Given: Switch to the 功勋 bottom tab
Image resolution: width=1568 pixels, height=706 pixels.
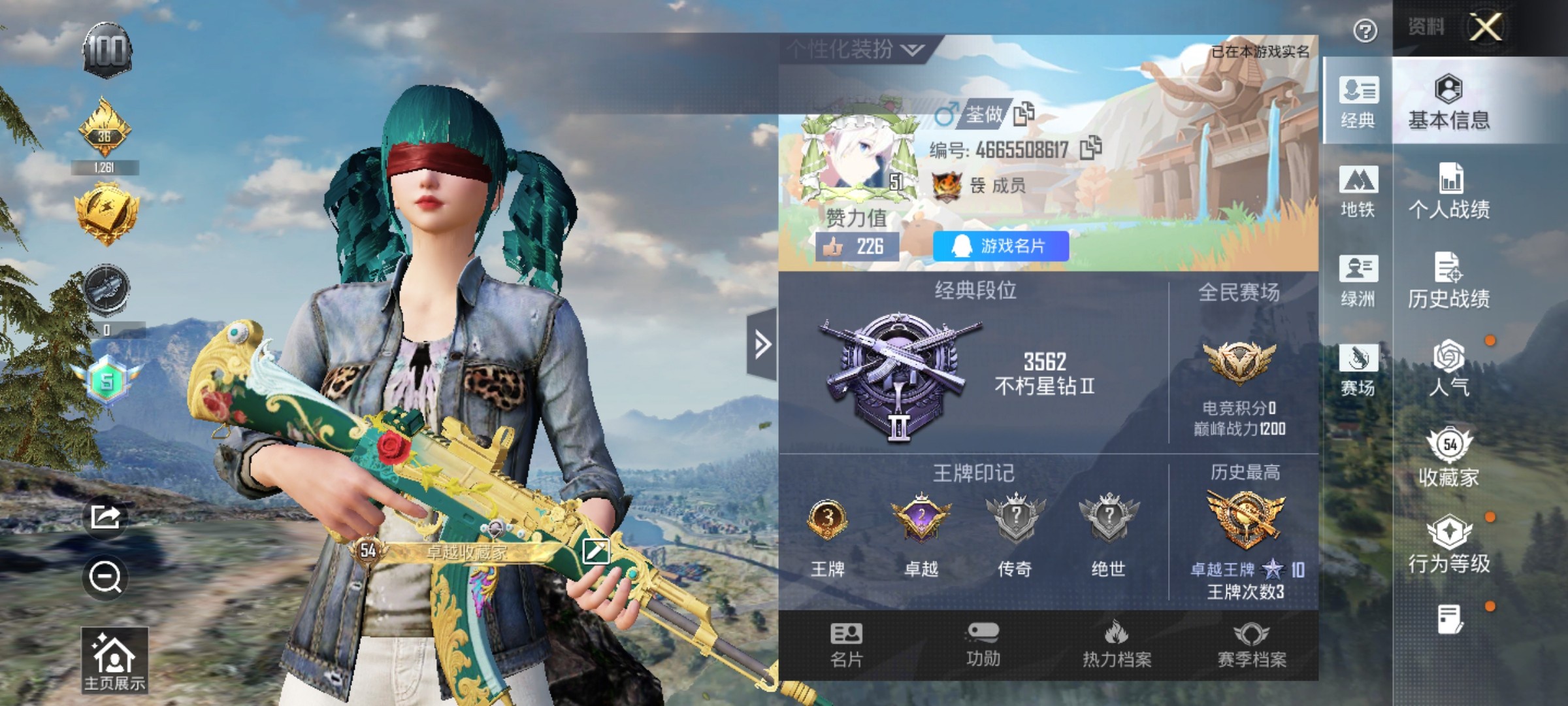Looking at the screenshot, I should point(982,645).
